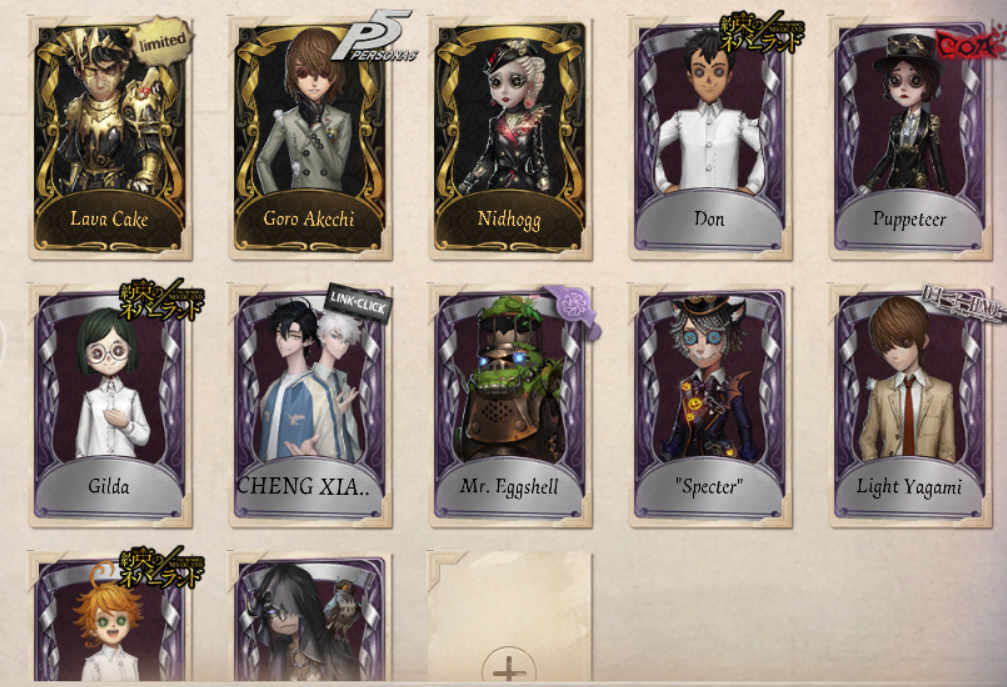Screen dimensions: 1007x687
Task: Select the Mr. Eggshell costume card
Action: pyautogui.click(x=510, y=405)
